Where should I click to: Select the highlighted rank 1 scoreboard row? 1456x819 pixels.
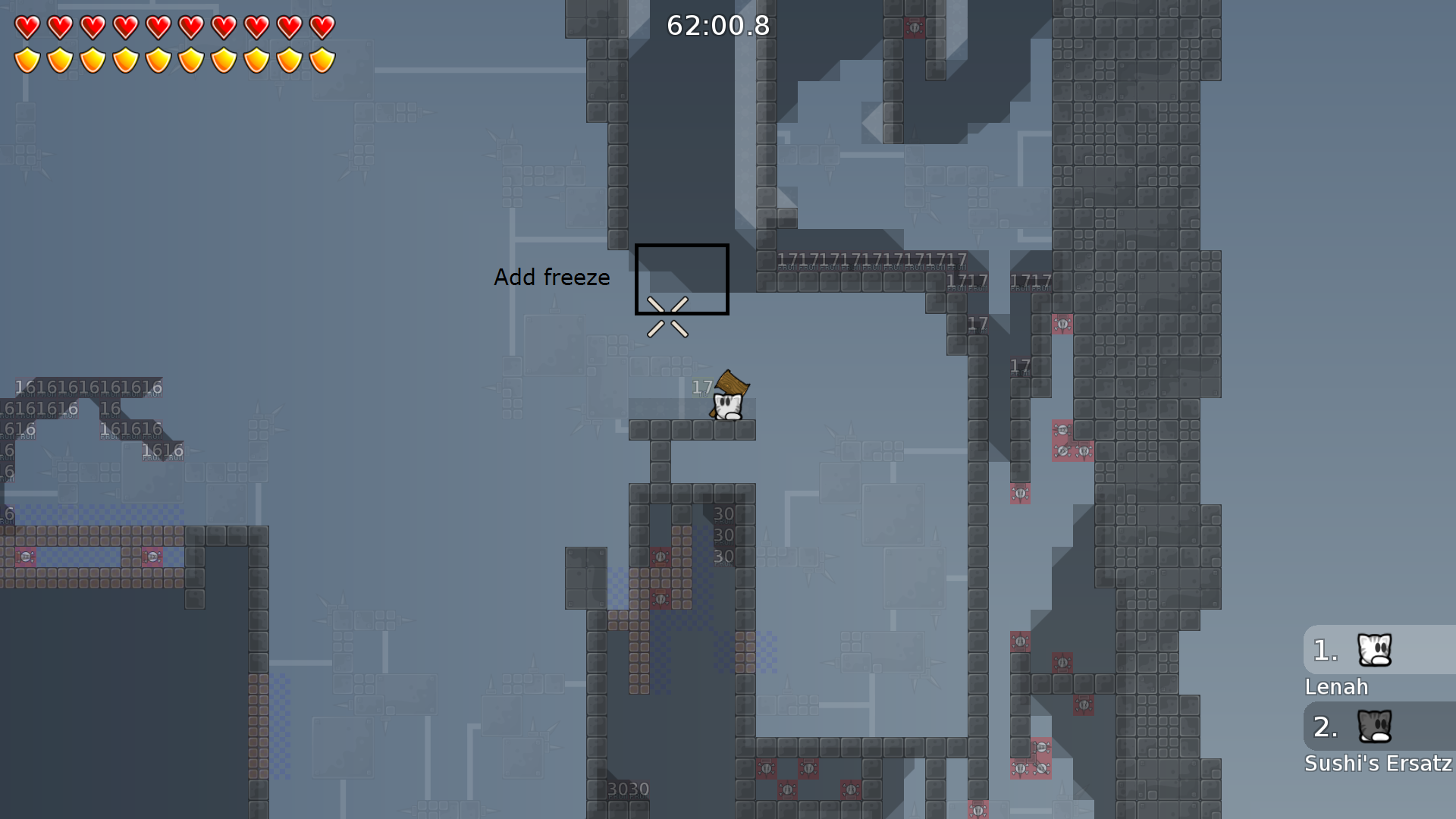1357,651
